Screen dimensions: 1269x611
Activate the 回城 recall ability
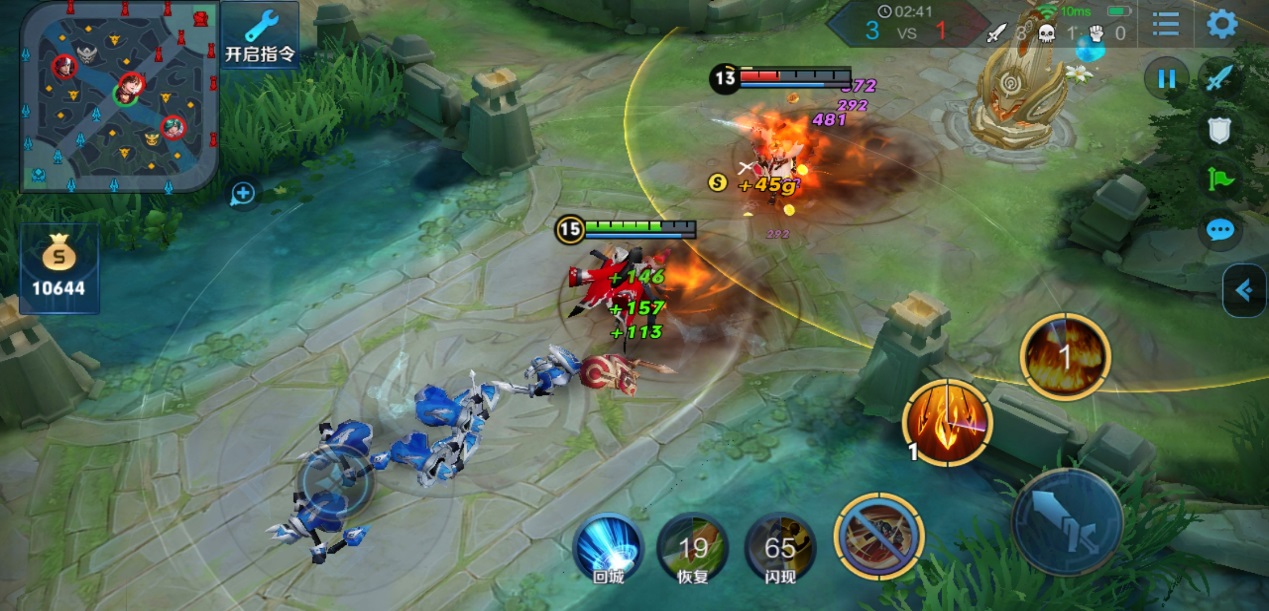pos(608,549)
